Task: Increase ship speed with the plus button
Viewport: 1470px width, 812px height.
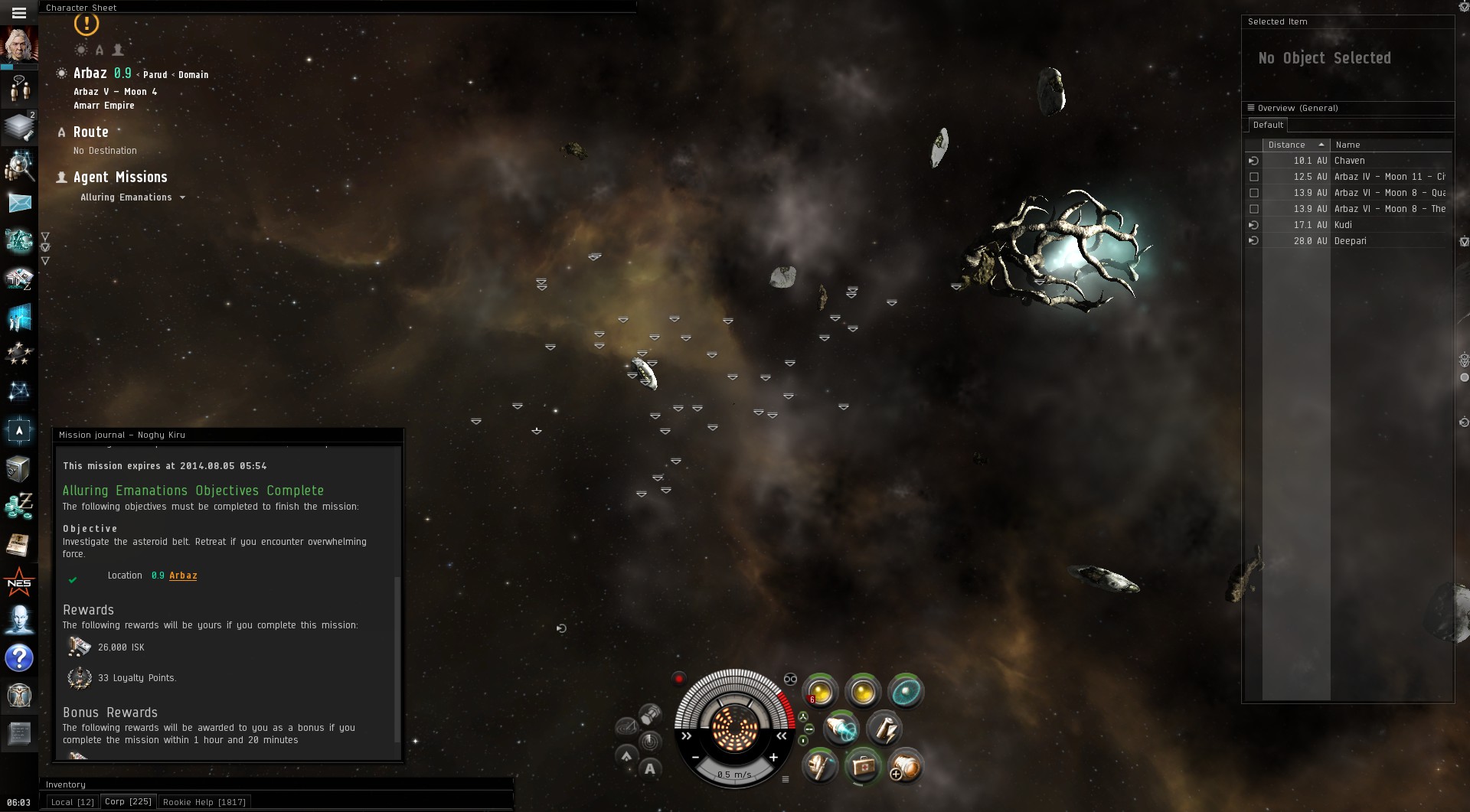Action: (x=773, y=757)
